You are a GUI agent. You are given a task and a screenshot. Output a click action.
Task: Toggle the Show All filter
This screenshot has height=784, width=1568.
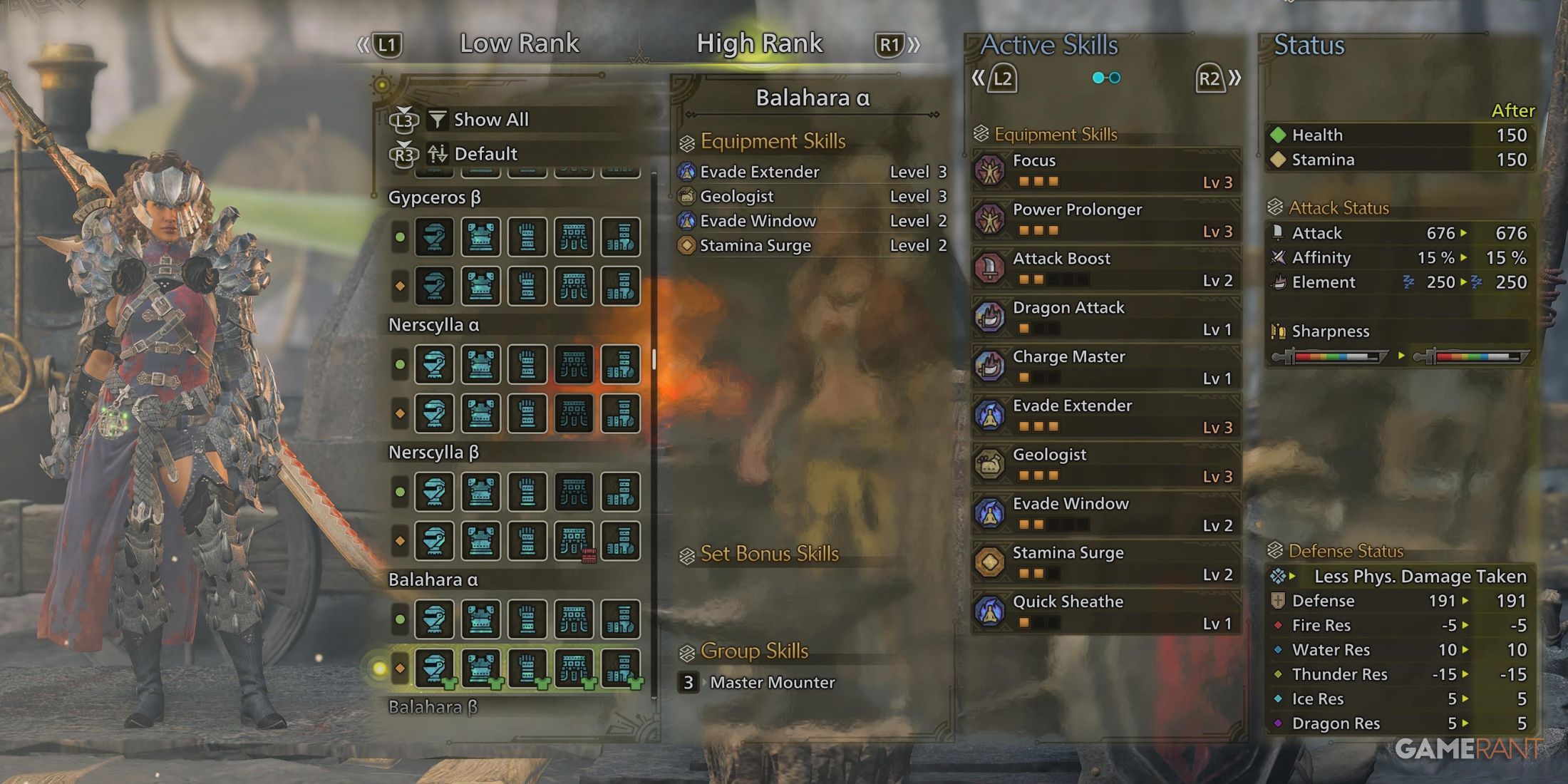point(492,119)
